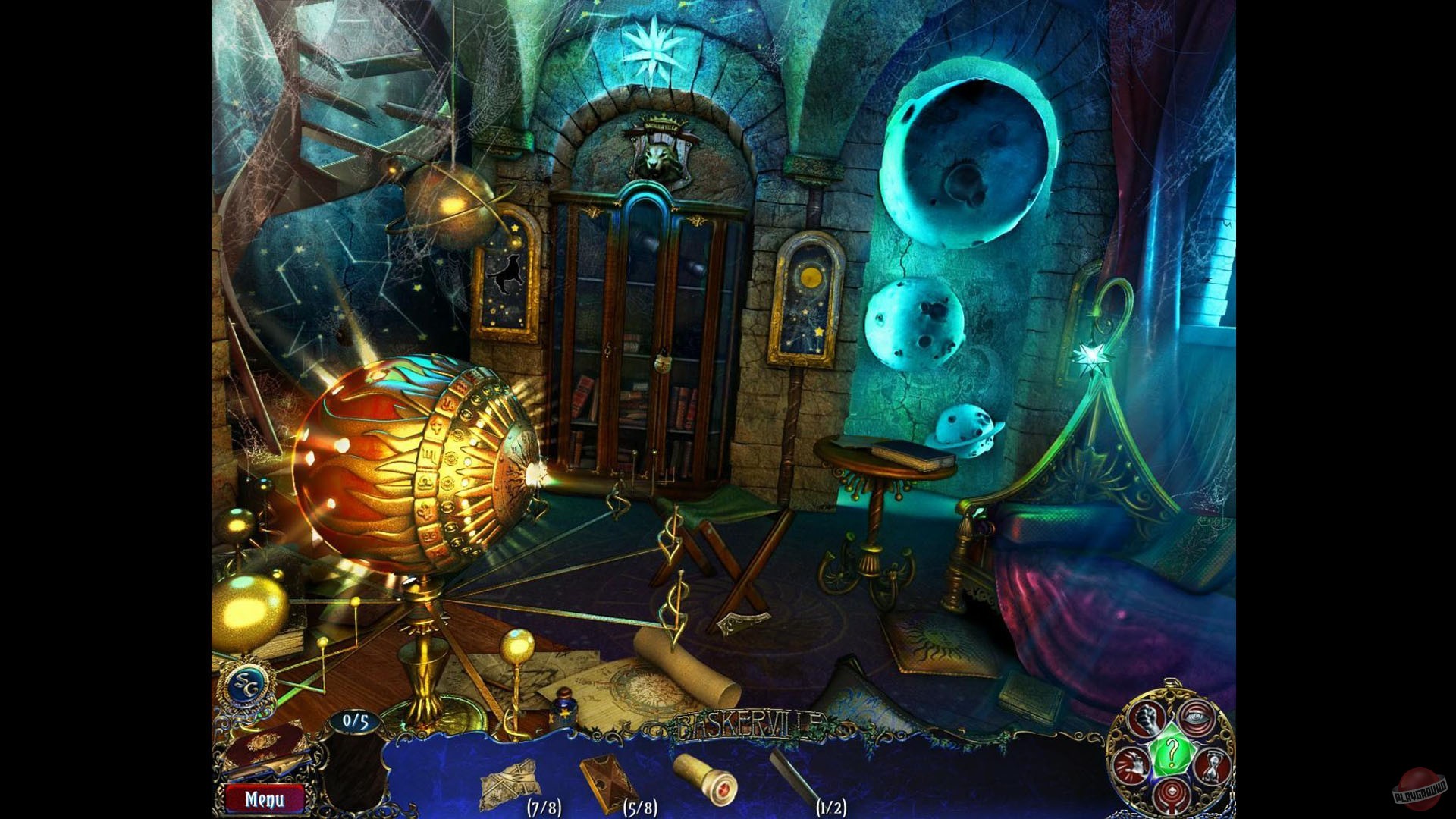
Task: Click the raven constellation wall panel
Action: (x=508, y=288)
